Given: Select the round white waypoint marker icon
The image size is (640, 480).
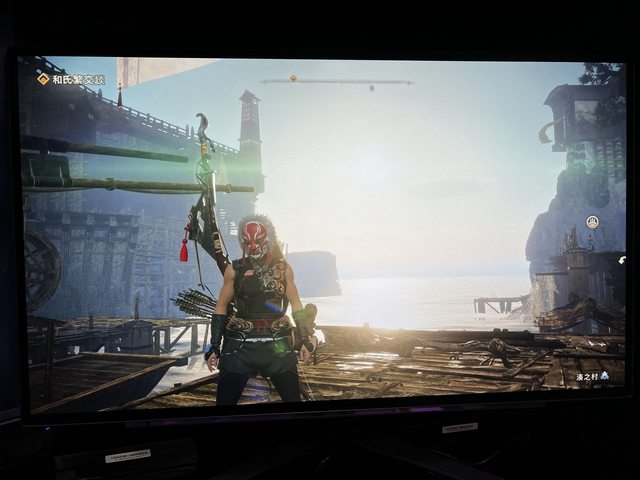Looking at the screenshot, I should tap(592, 221).
